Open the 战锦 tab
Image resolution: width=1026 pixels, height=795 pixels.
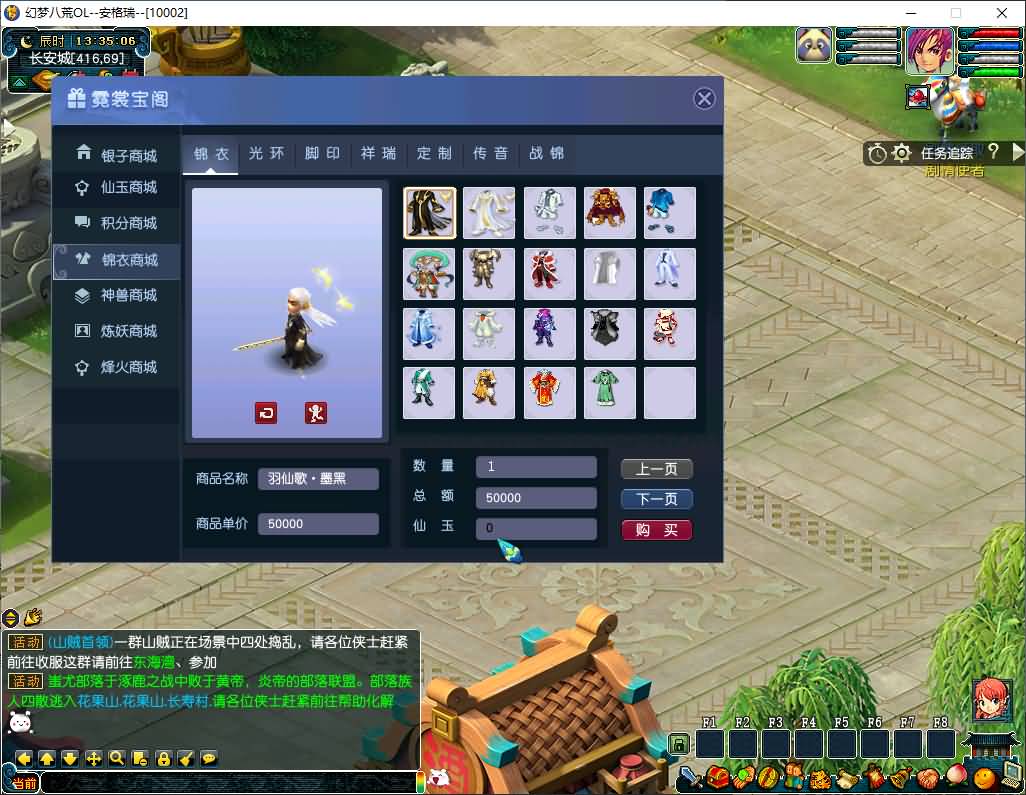click(x=547, y=153)
